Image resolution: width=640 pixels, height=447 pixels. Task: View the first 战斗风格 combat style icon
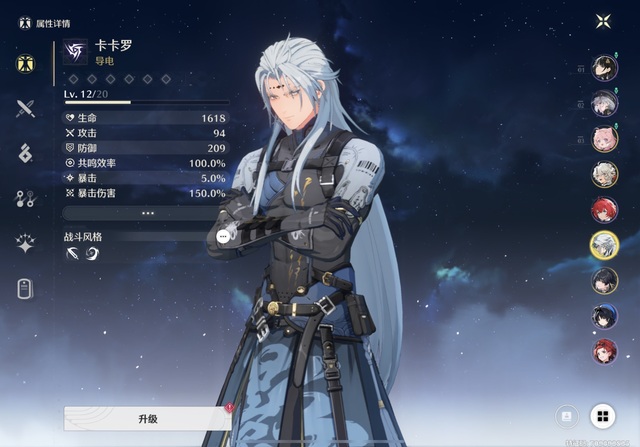tap(73, 254)
